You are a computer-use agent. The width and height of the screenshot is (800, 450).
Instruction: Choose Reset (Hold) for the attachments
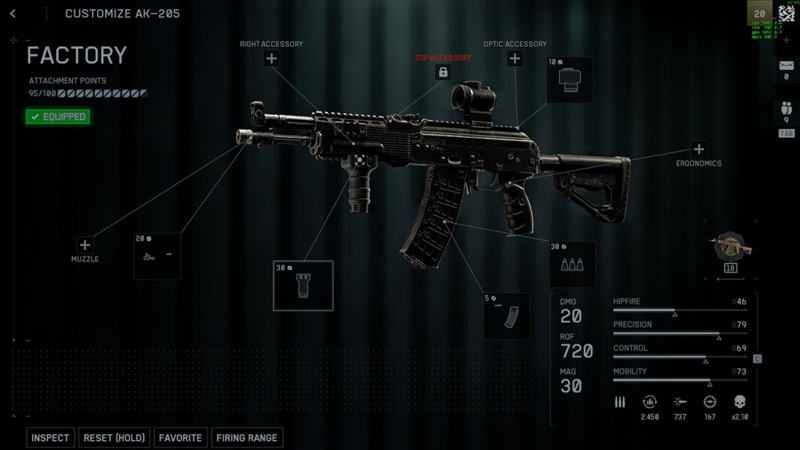114,438
